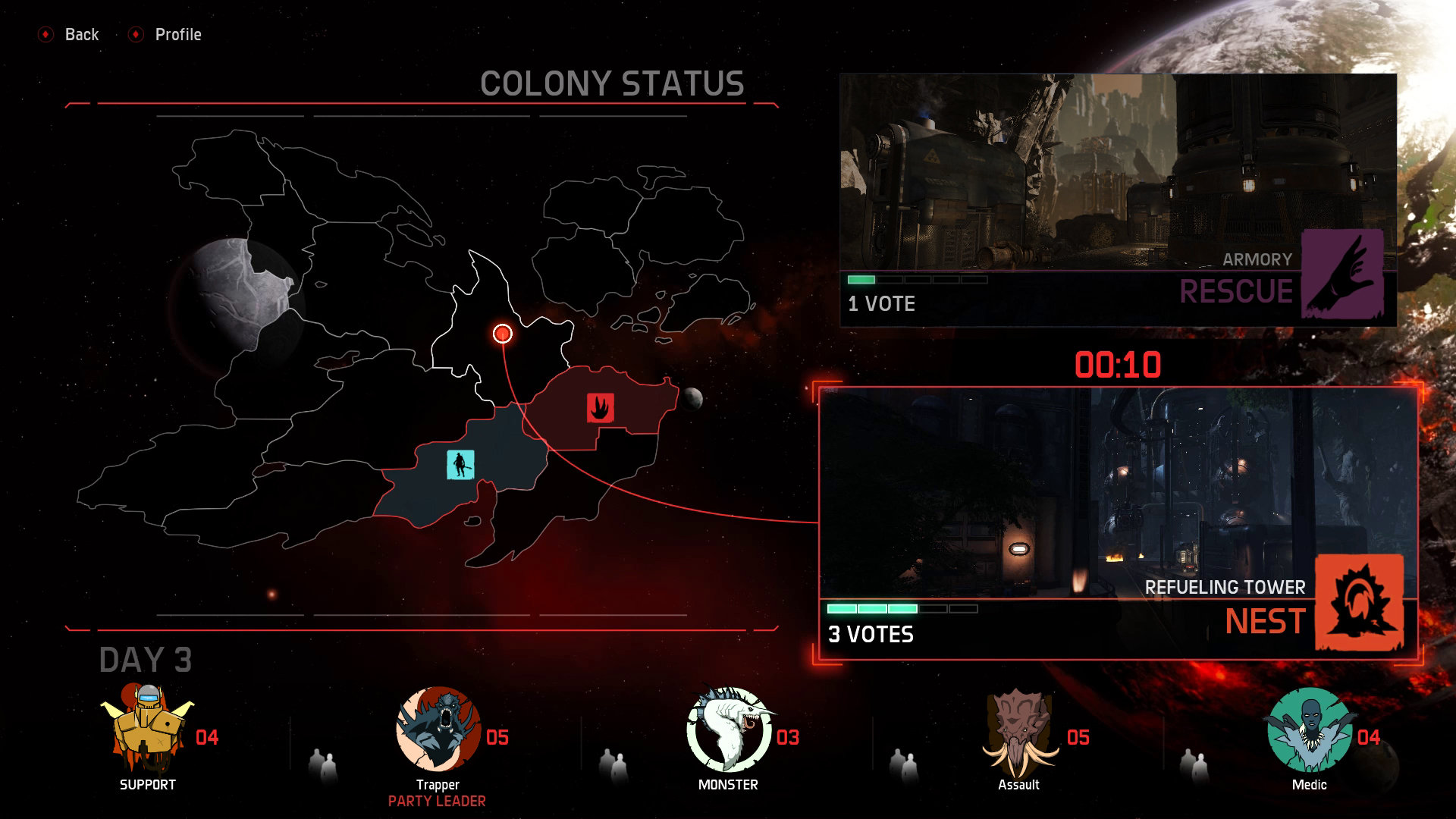Select the Monster player avatar
This screenshot has width=1456, height=819.
coord(726,730)
